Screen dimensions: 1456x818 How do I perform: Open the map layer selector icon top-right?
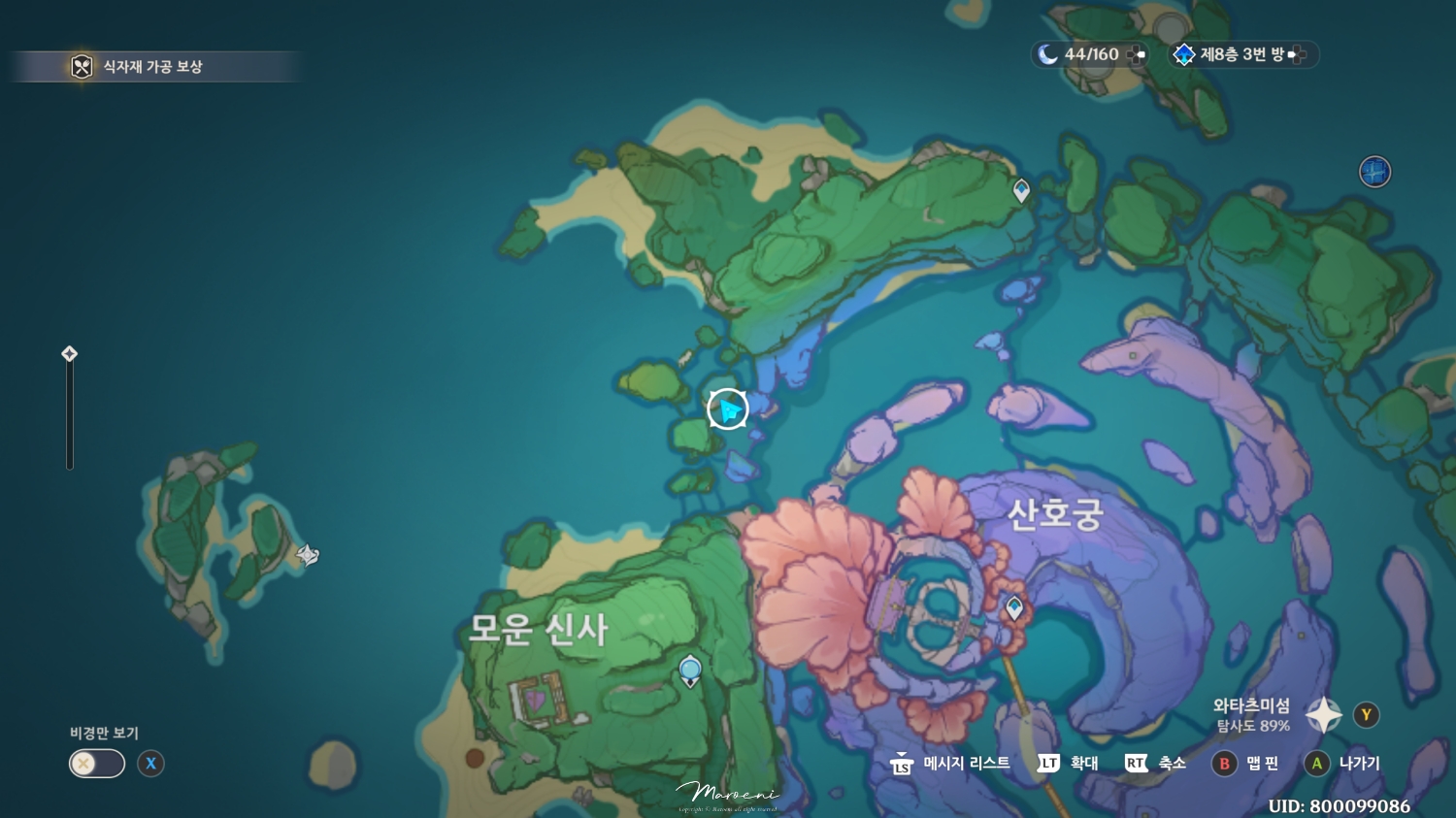(1375, 171)
